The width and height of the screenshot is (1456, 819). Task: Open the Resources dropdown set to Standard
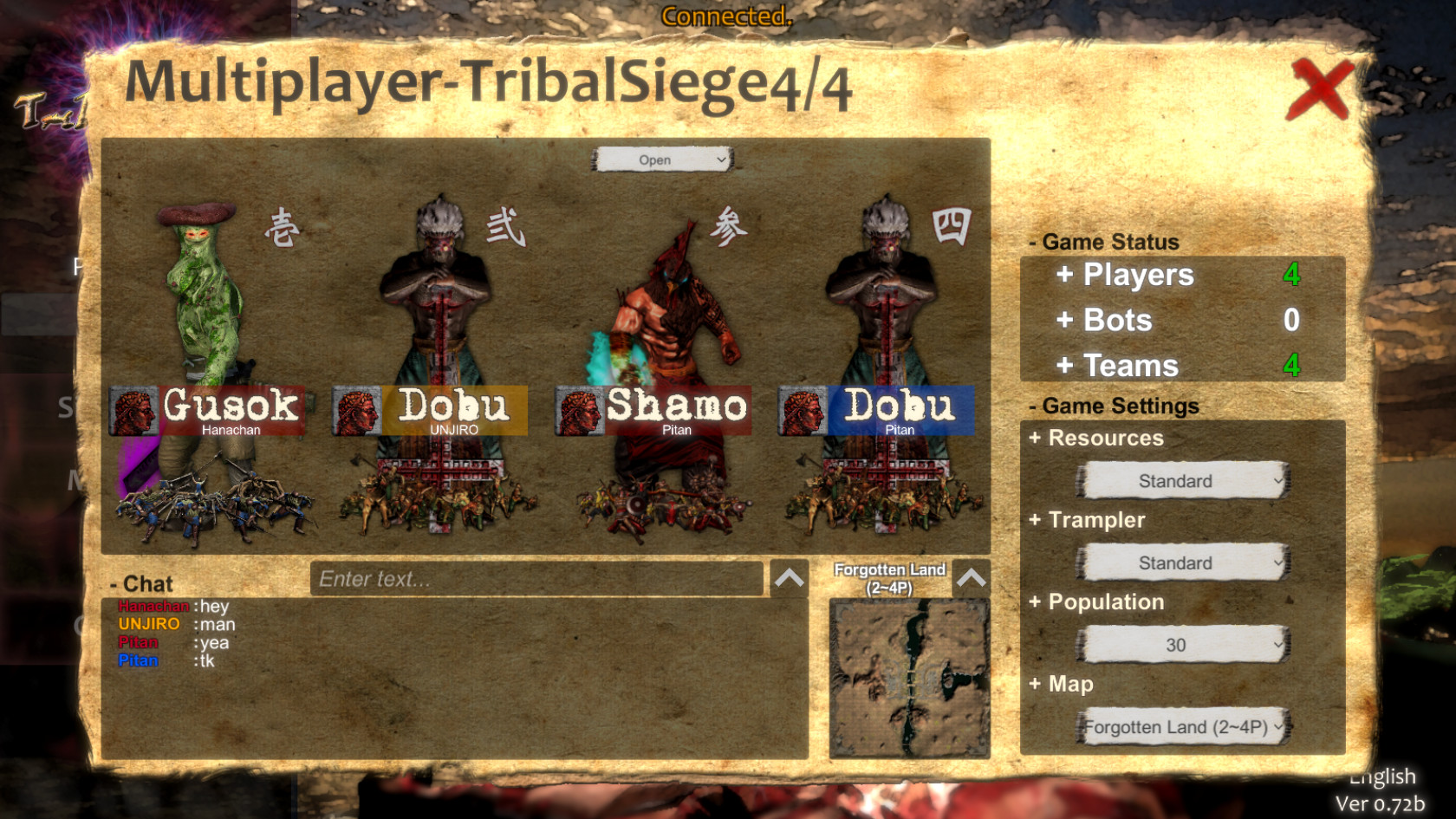(x=1182, y=480)
